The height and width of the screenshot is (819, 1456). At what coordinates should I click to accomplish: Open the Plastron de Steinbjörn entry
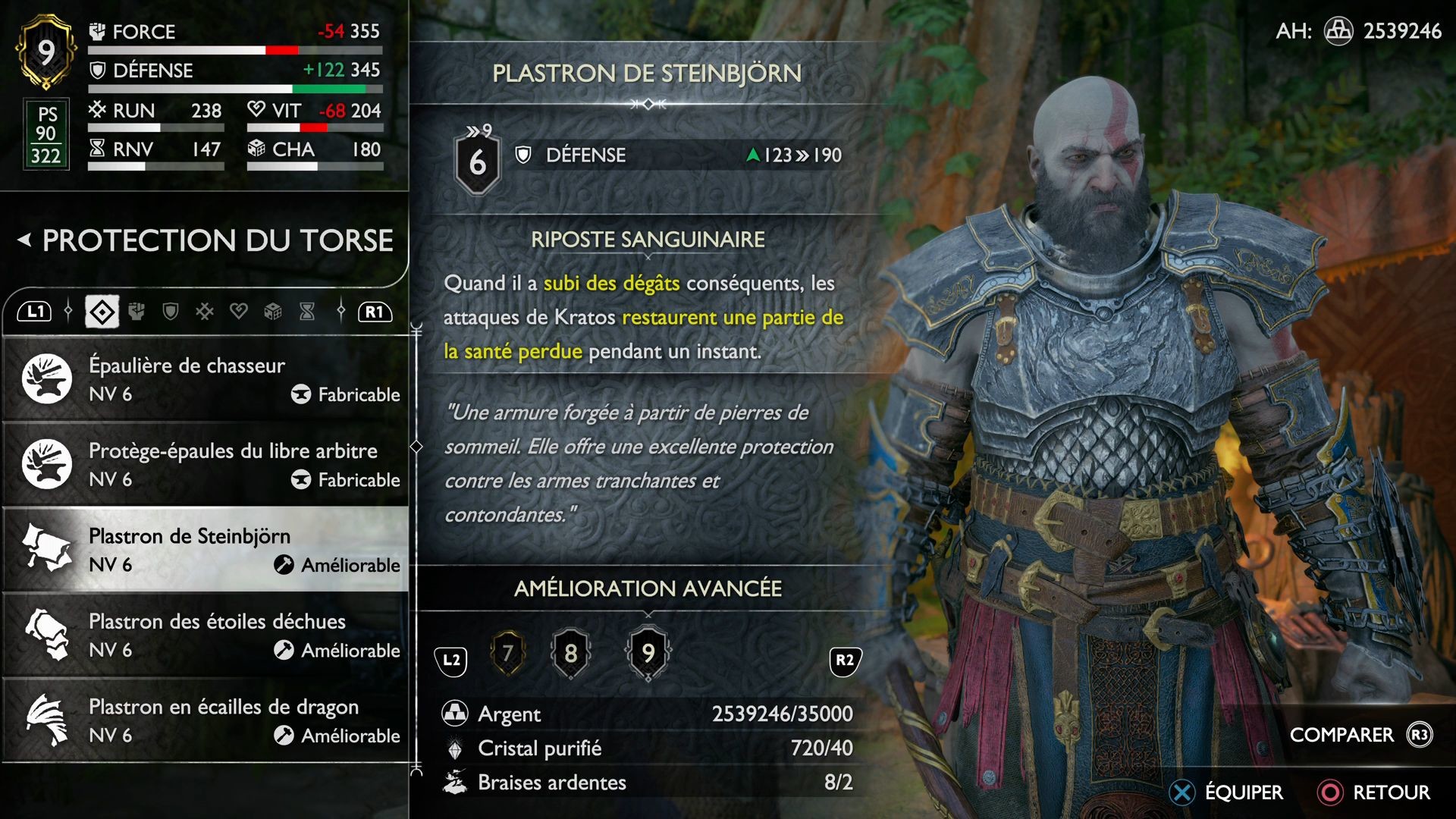(205, 549)
